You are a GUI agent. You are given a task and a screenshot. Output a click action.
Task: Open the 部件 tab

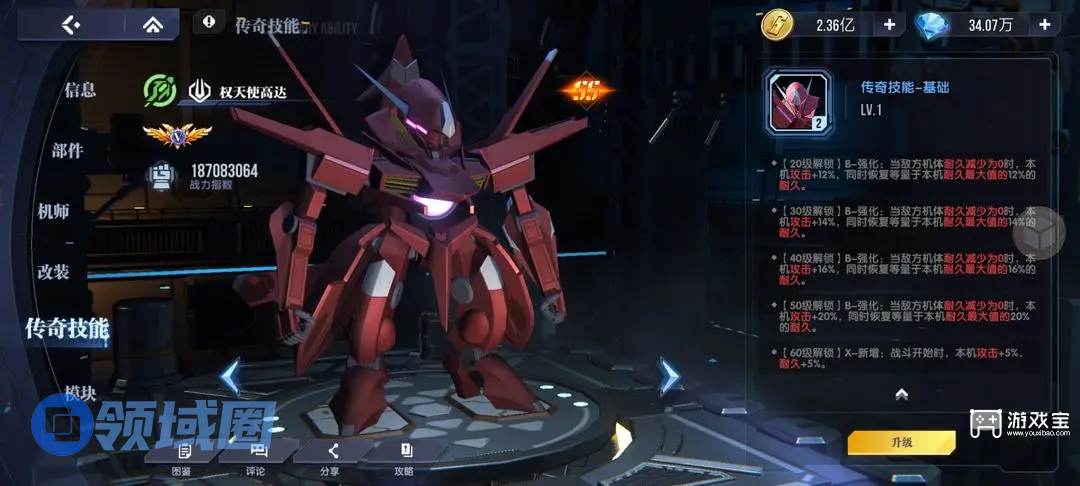click(x=68, y=151)
